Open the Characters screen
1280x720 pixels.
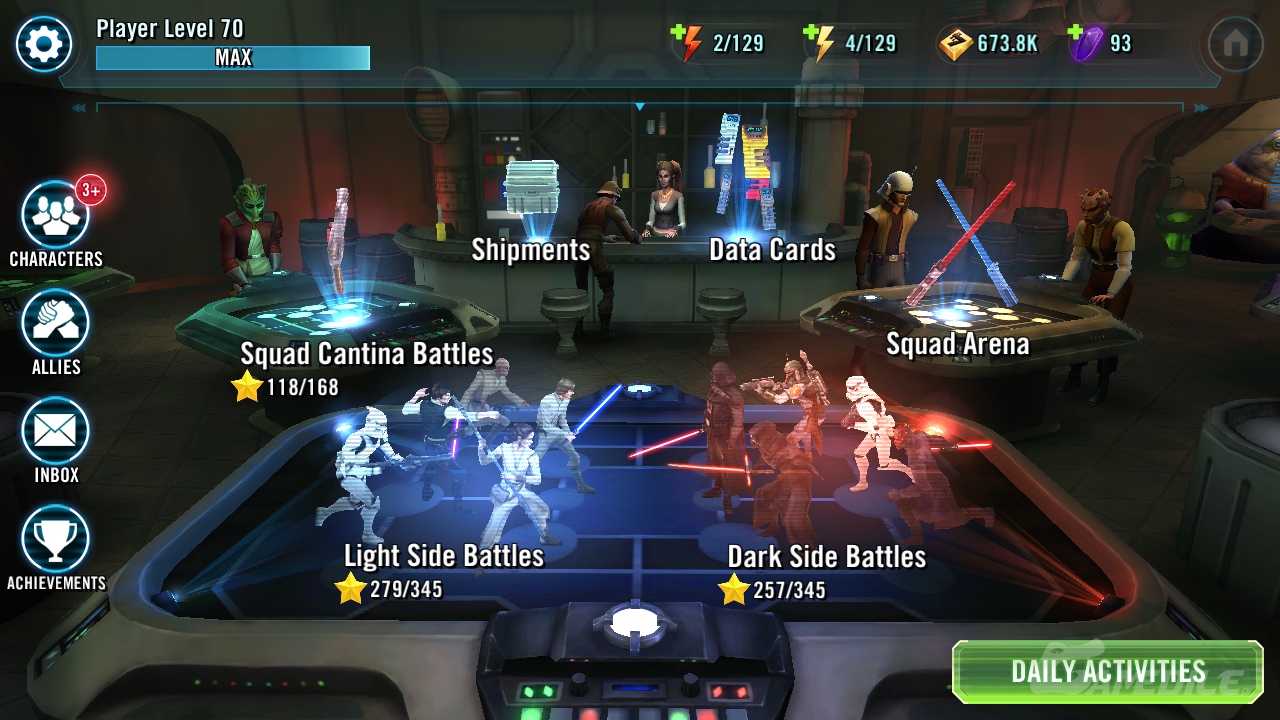56,216
